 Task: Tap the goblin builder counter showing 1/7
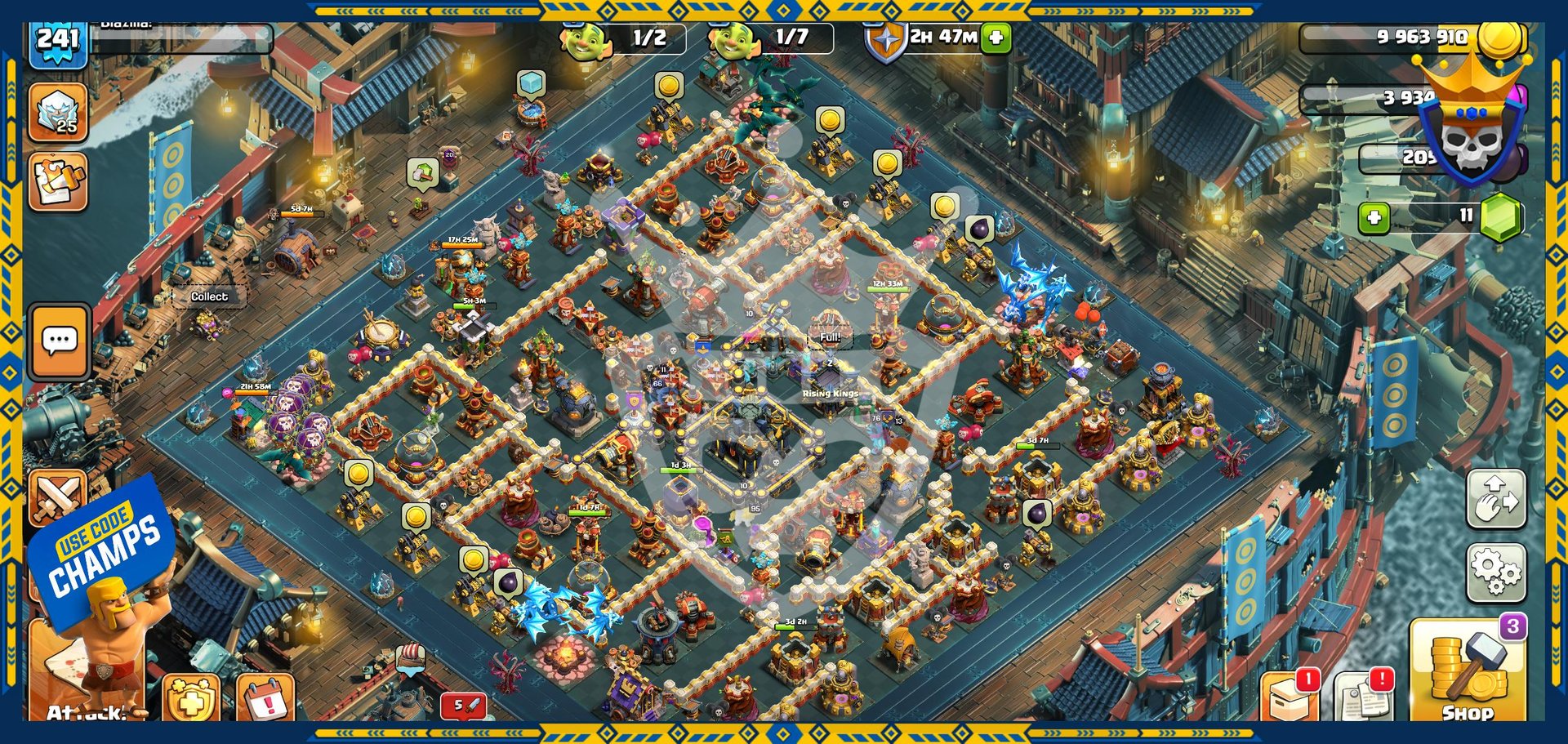coord(772,38)
